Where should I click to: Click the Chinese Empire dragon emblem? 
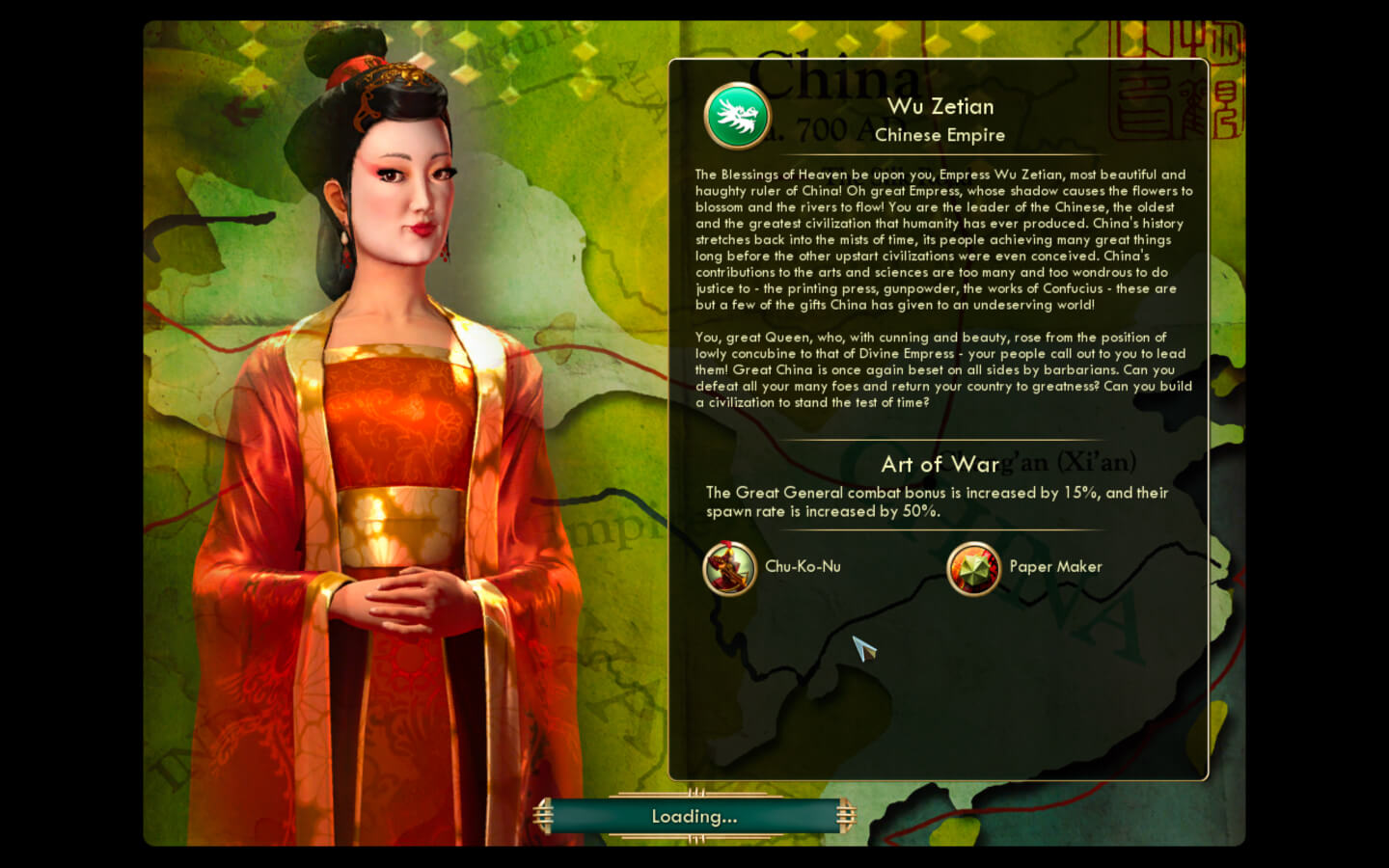738,117
